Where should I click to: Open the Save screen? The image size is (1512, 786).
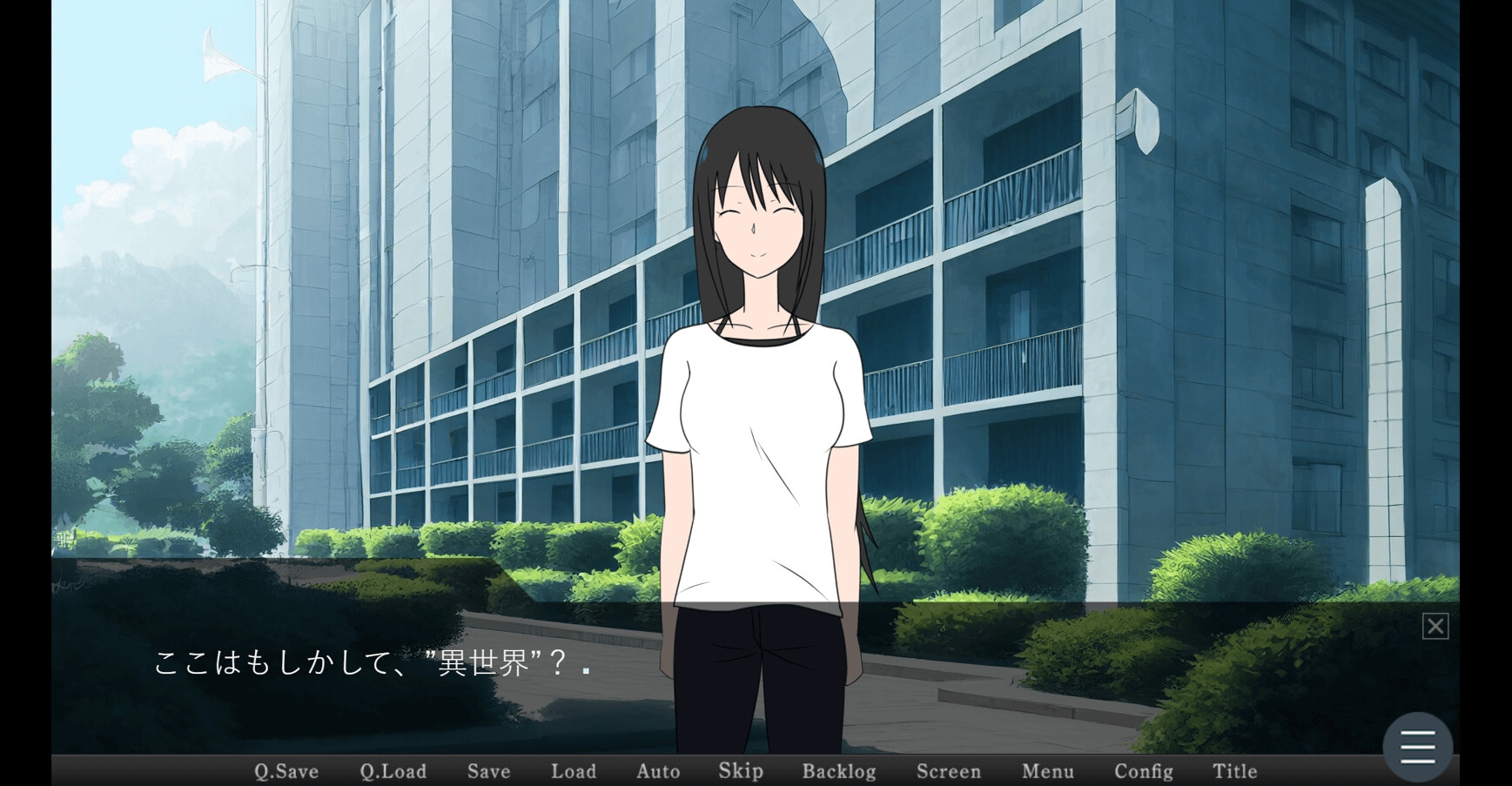point(487,771)
